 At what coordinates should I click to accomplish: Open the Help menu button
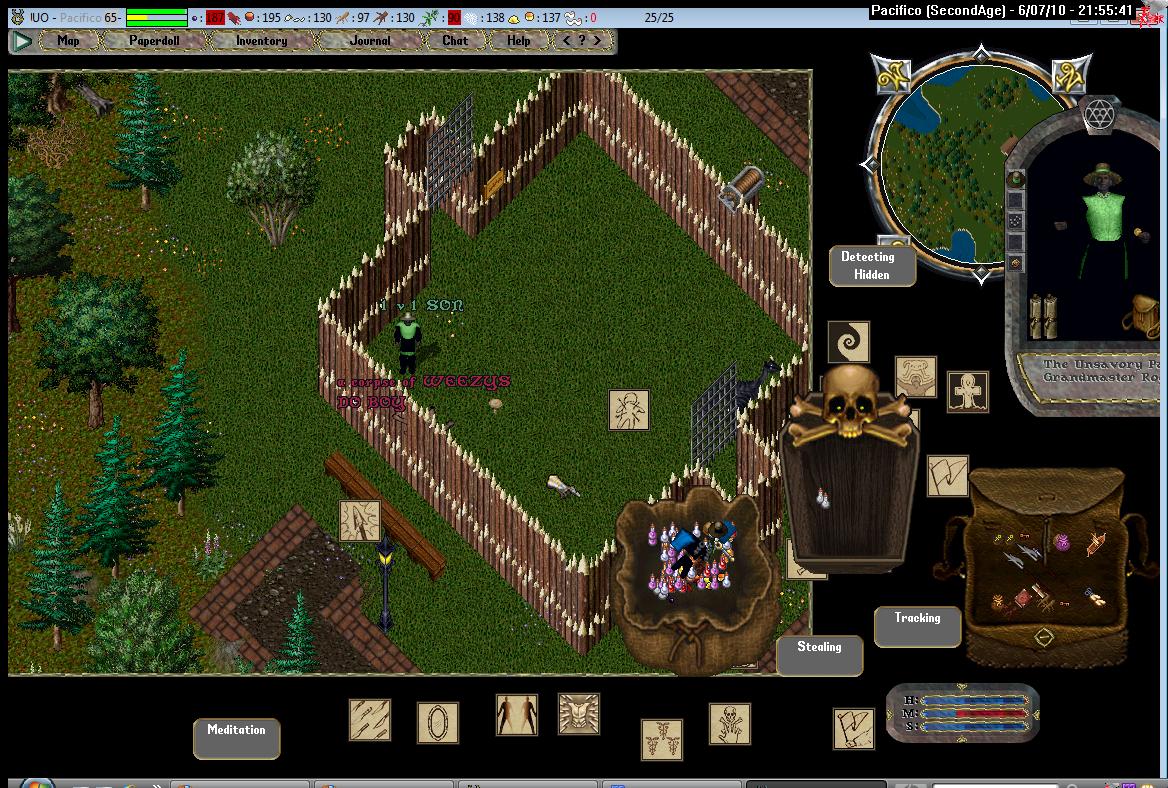518,41
